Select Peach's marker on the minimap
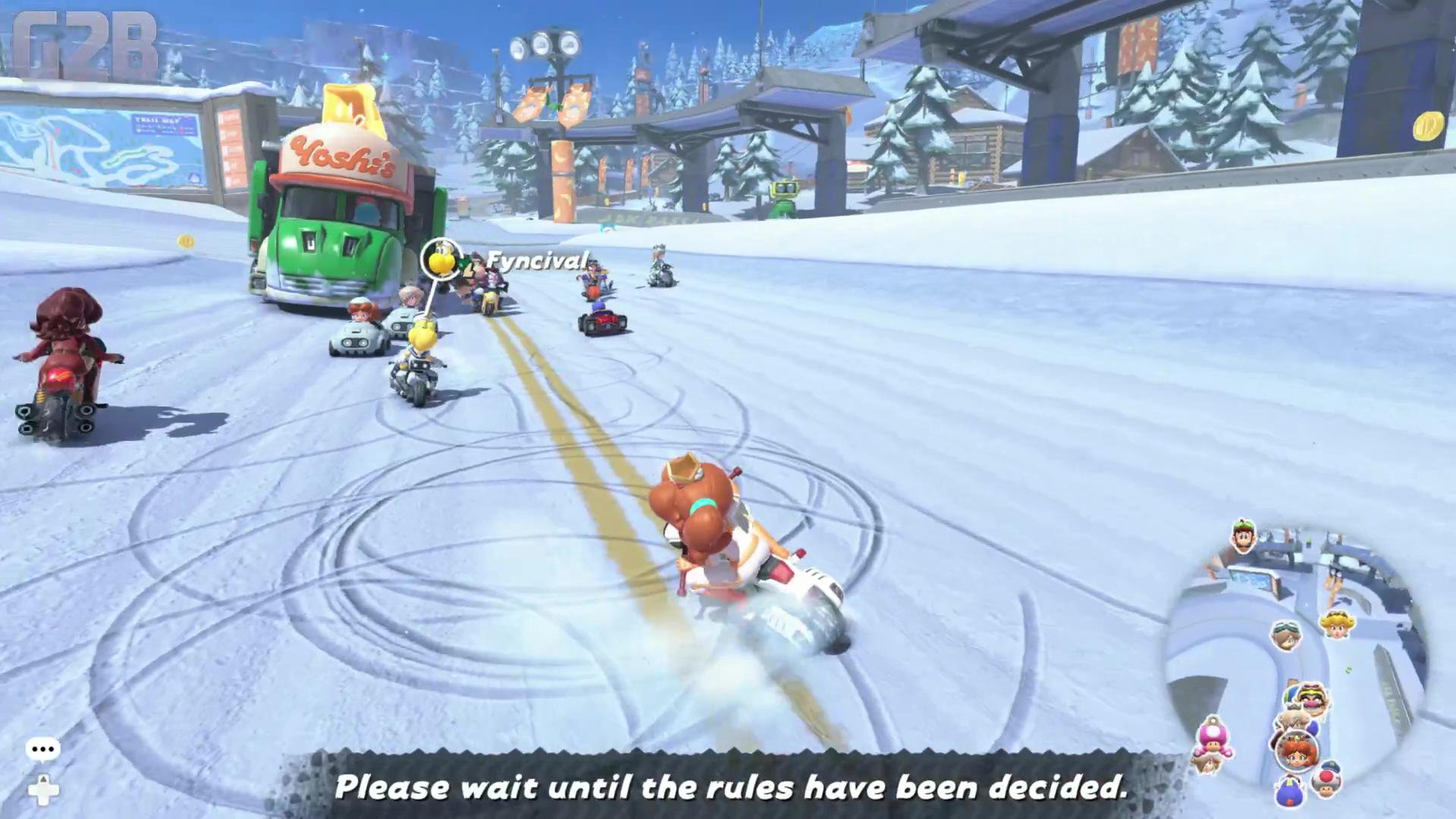Image resolution: width=1456 pixels, height=819 pixels. pyautogui.click(x=1336, y=624)
